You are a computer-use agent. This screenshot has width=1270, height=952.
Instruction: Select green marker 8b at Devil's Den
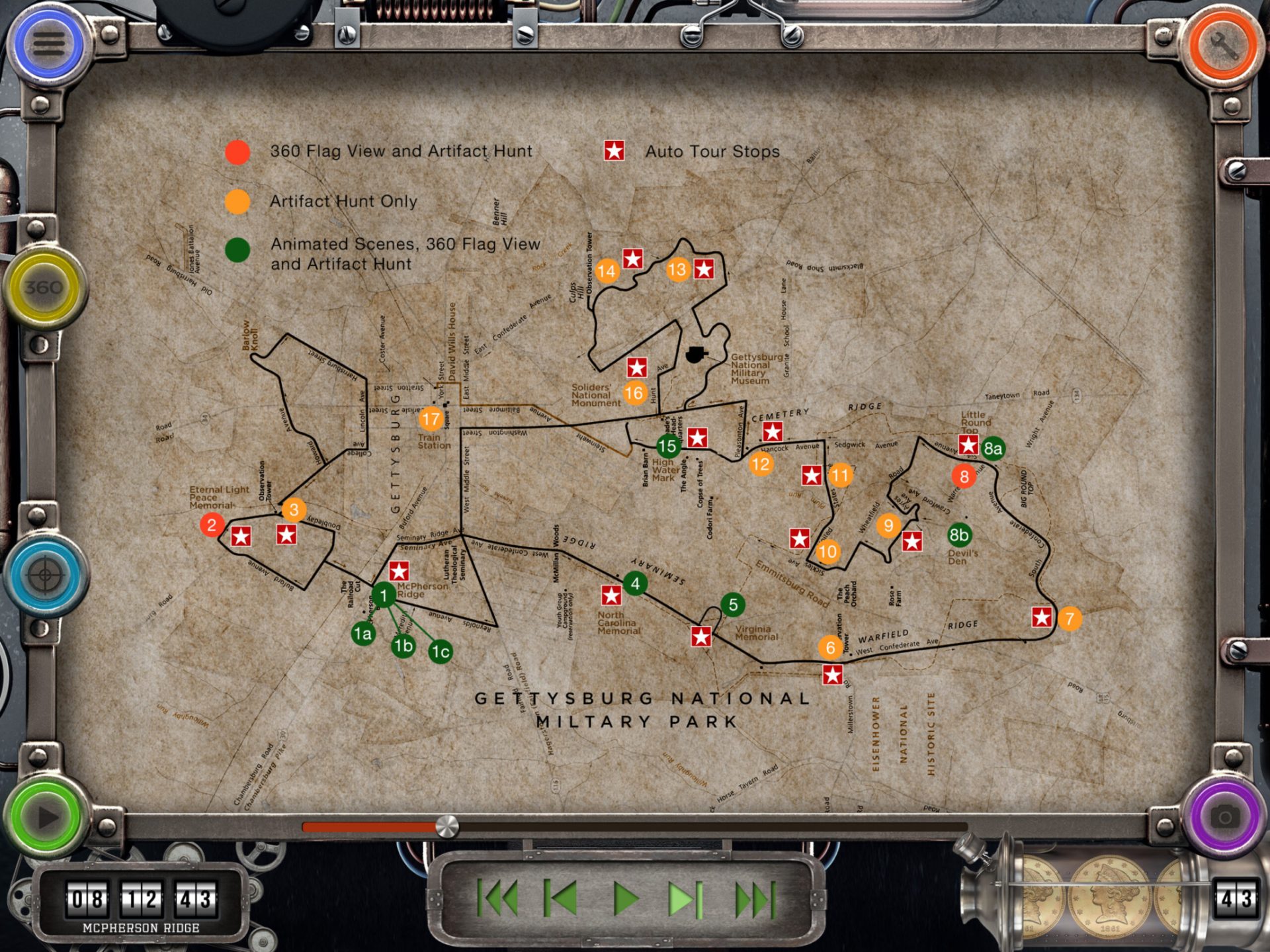(958, 535)
